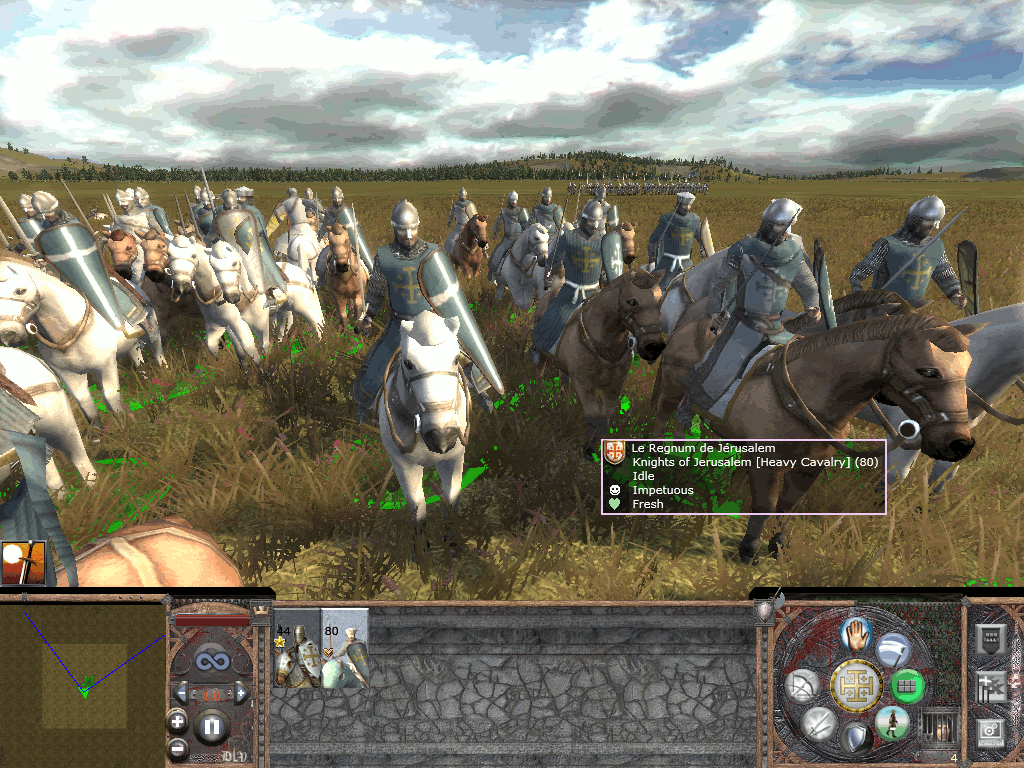The image size is (1024, 768).
Task: Zoom out the minimap with minus button
Action: tap(177, 747)
